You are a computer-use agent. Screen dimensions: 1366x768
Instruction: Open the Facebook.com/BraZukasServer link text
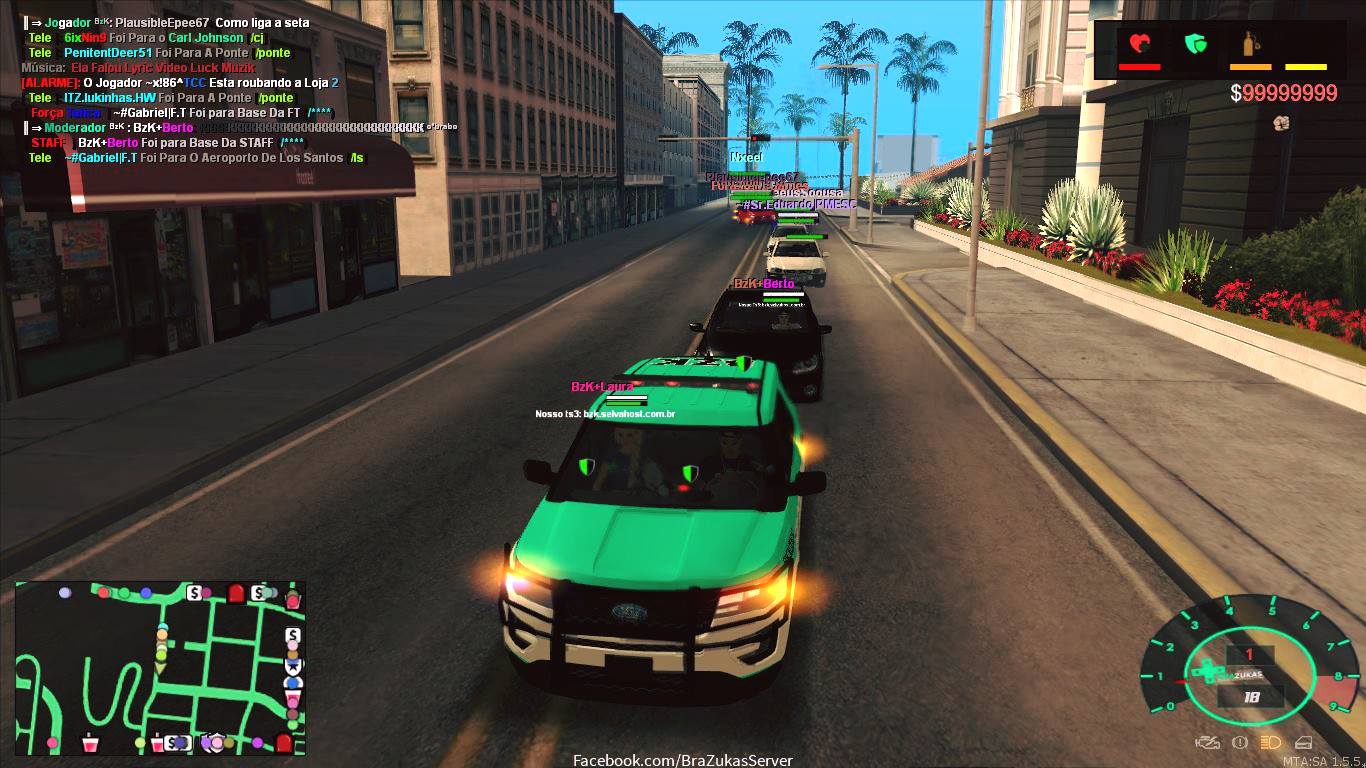(x=682, y=760)
